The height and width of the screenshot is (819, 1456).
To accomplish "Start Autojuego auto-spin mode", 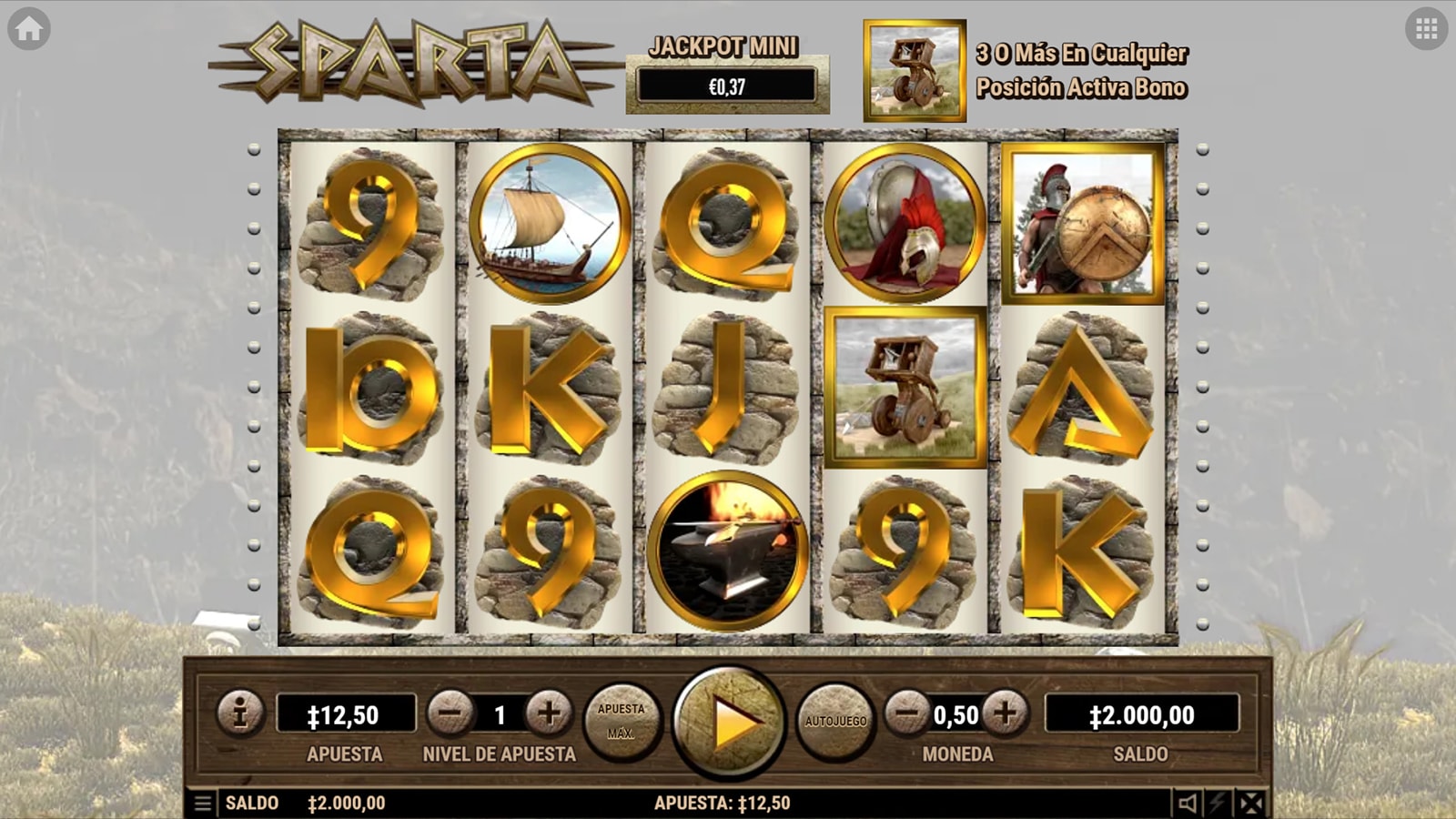I will (835, 721).
